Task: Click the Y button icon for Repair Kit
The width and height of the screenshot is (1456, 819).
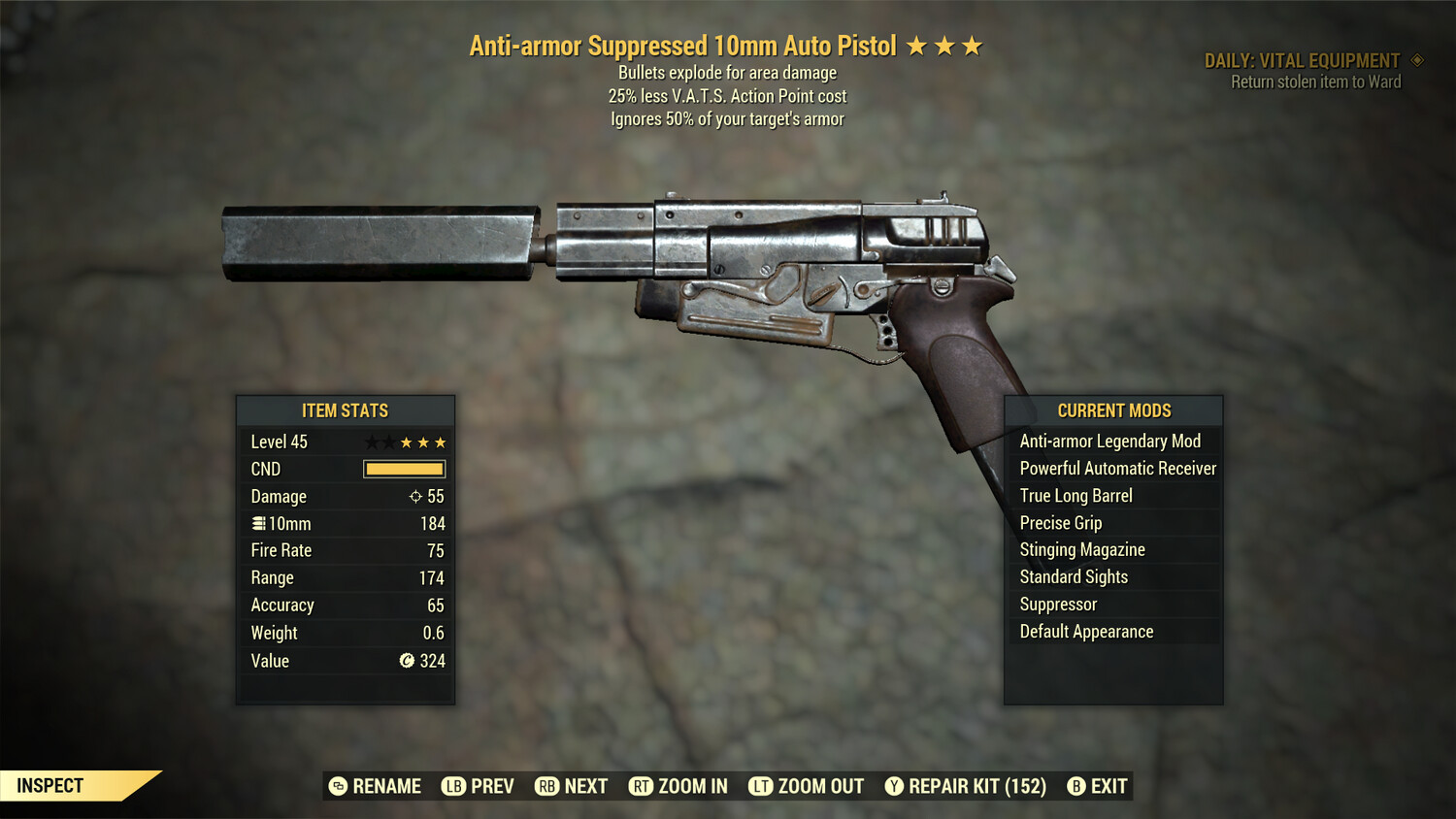Action: point(893,786)
